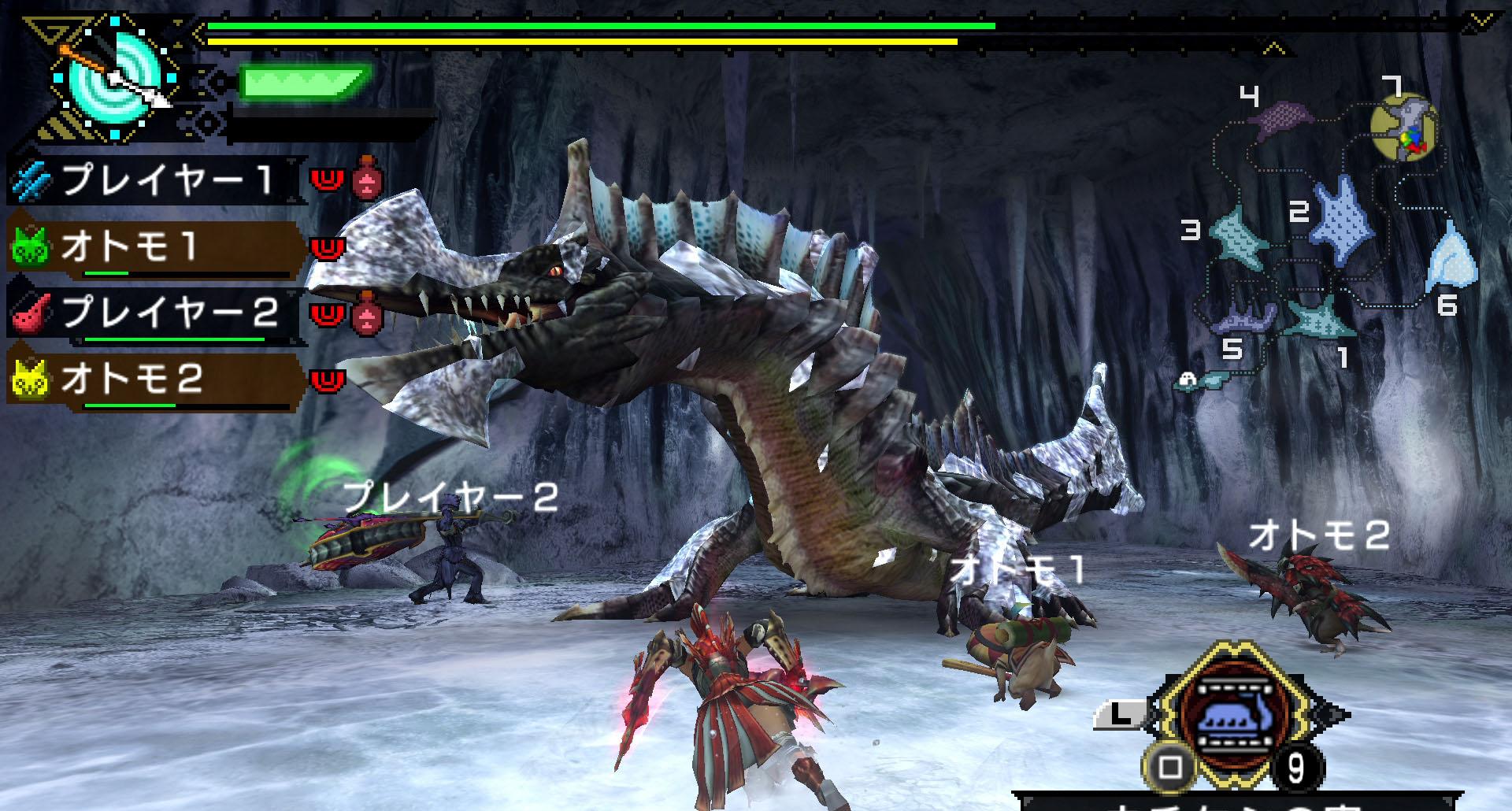
Task: Click the base camp tent marker on the minimap
Action: pos(1187,380)
